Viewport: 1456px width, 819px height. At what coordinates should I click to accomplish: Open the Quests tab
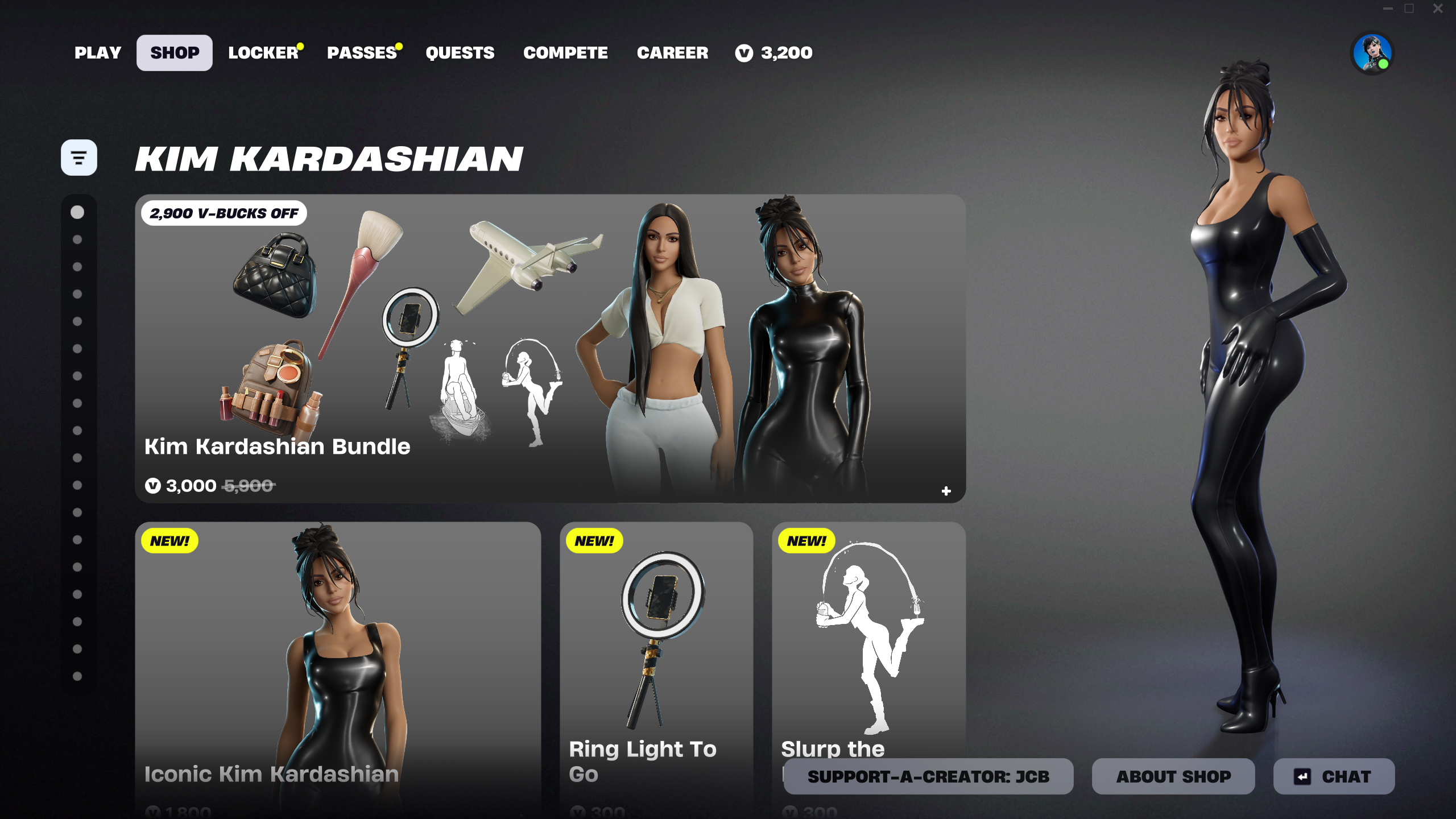tap(460, 53)
